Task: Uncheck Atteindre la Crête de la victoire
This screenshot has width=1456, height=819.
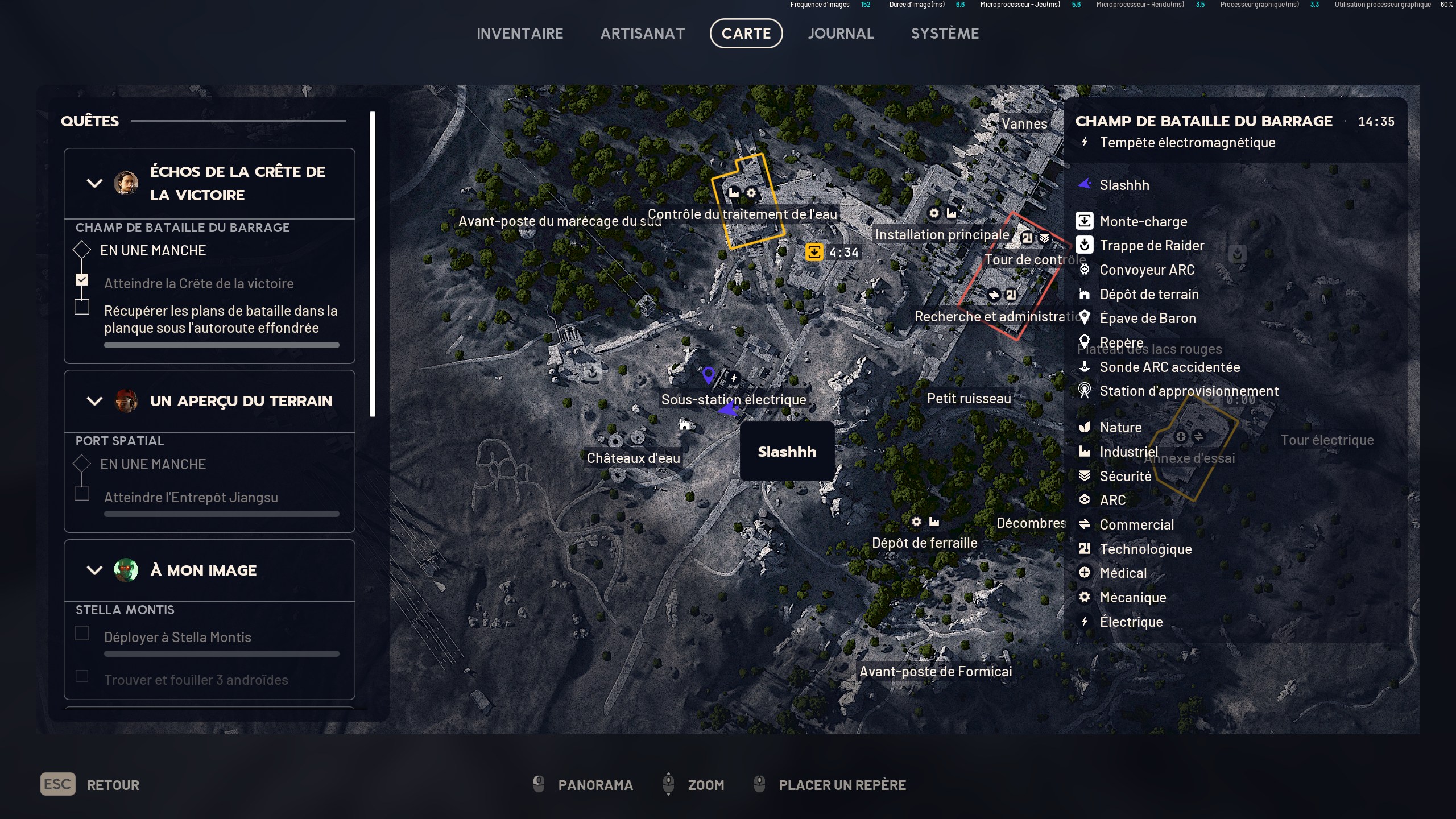Action: pos(82,279)
